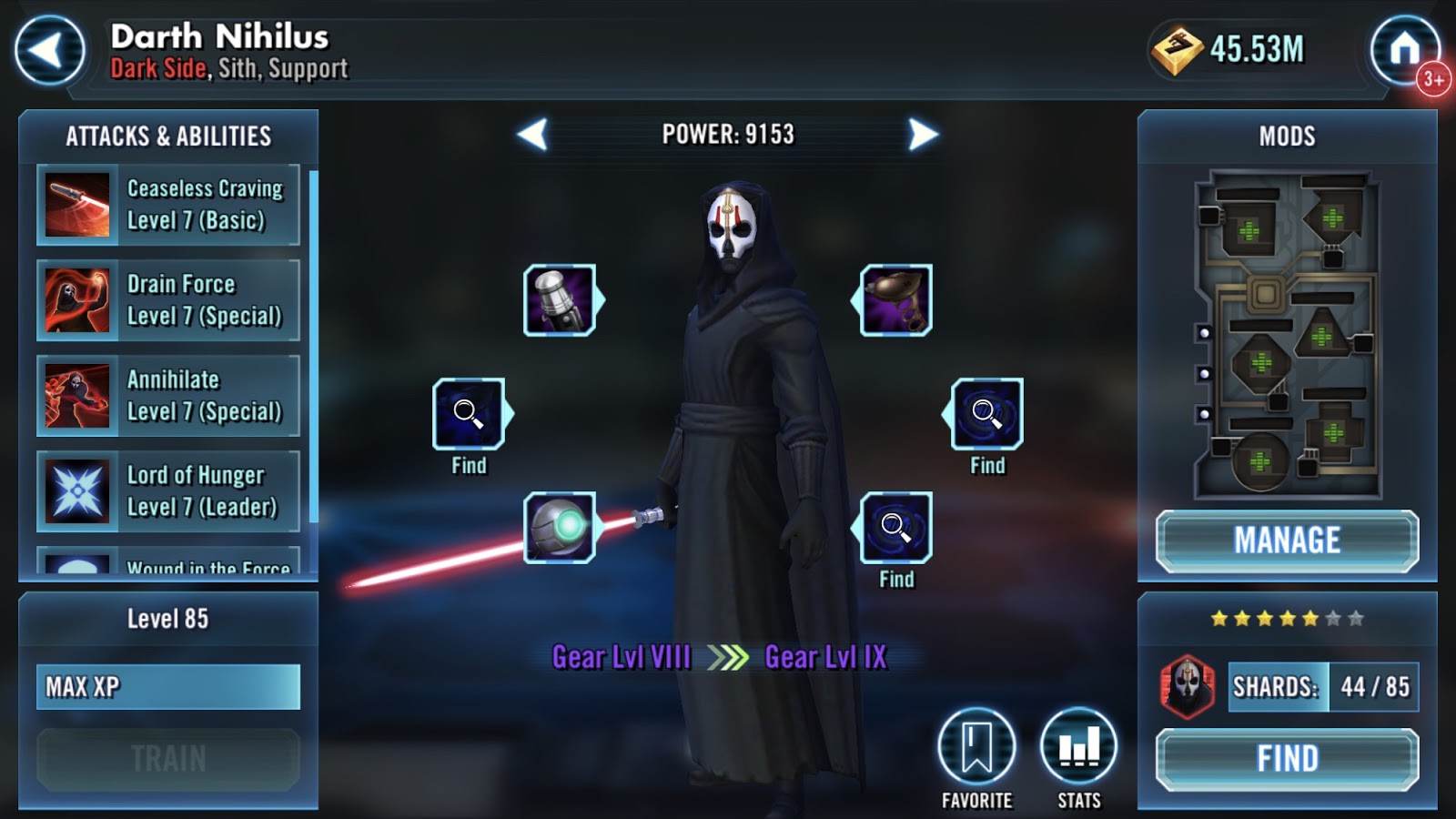Image resolution: width=1456 pixels, height=819 pixels.
Task: Click the credits currency icon
Action: pyautogui.click(x=1176, y=50)
